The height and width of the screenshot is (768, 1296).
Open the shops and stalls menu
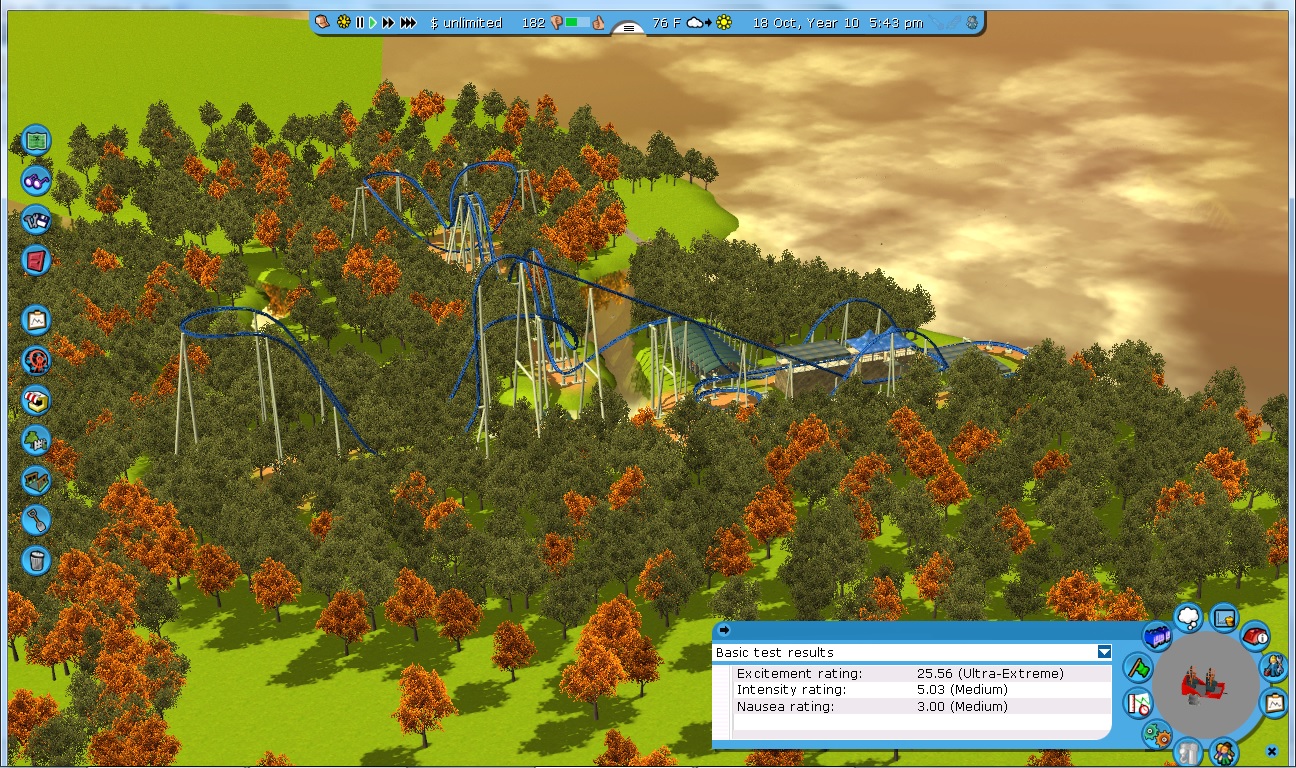36,400
